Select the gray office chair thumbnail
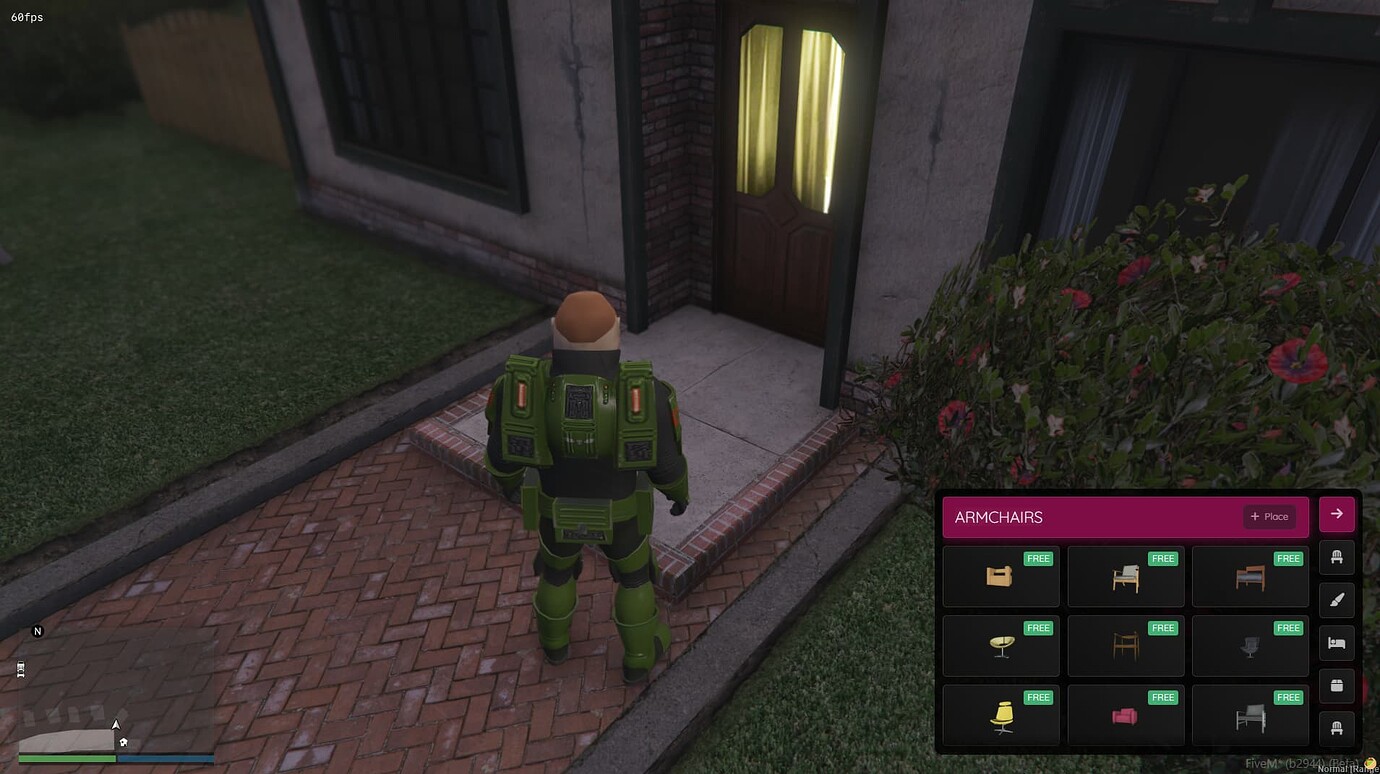Image resolution: width=1380 pixels, height=774 pixels. 1250,646
